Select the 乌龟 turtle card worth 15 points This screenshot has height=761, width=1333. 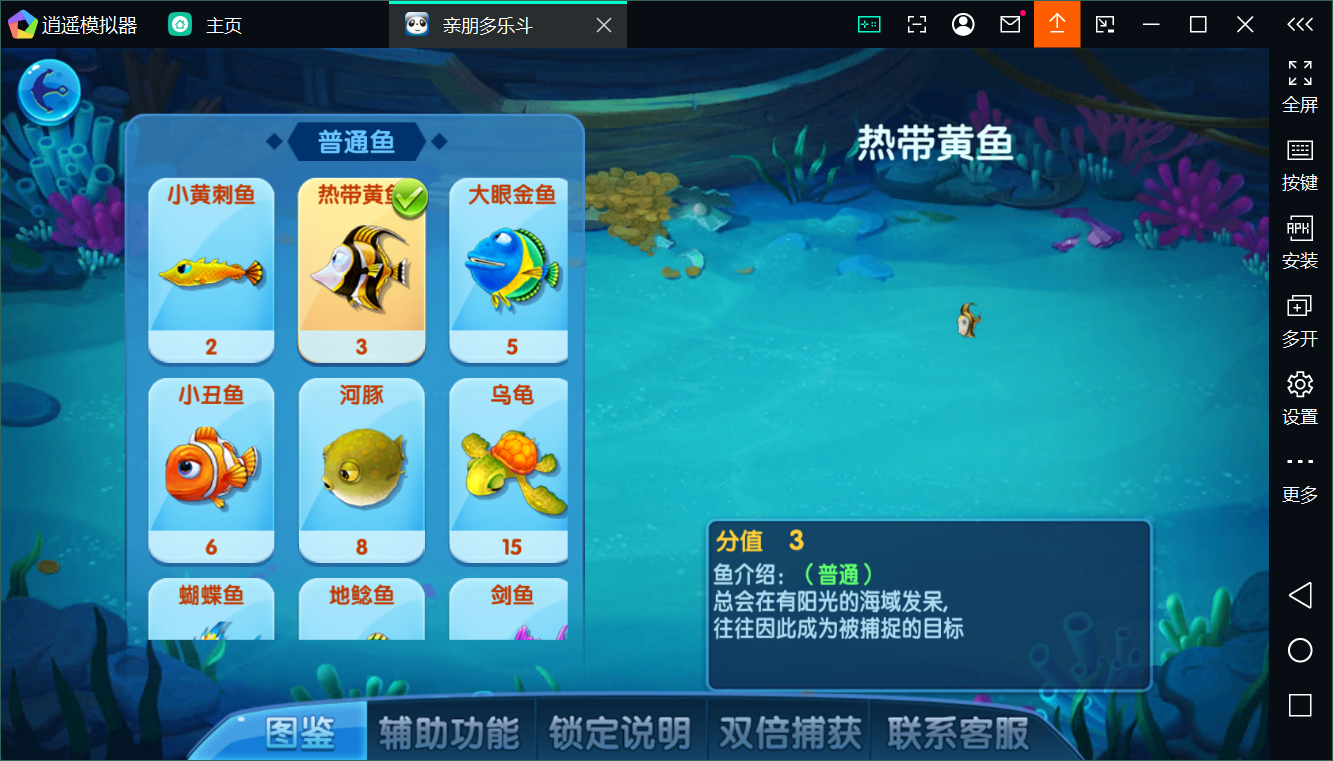click(509, 470)
